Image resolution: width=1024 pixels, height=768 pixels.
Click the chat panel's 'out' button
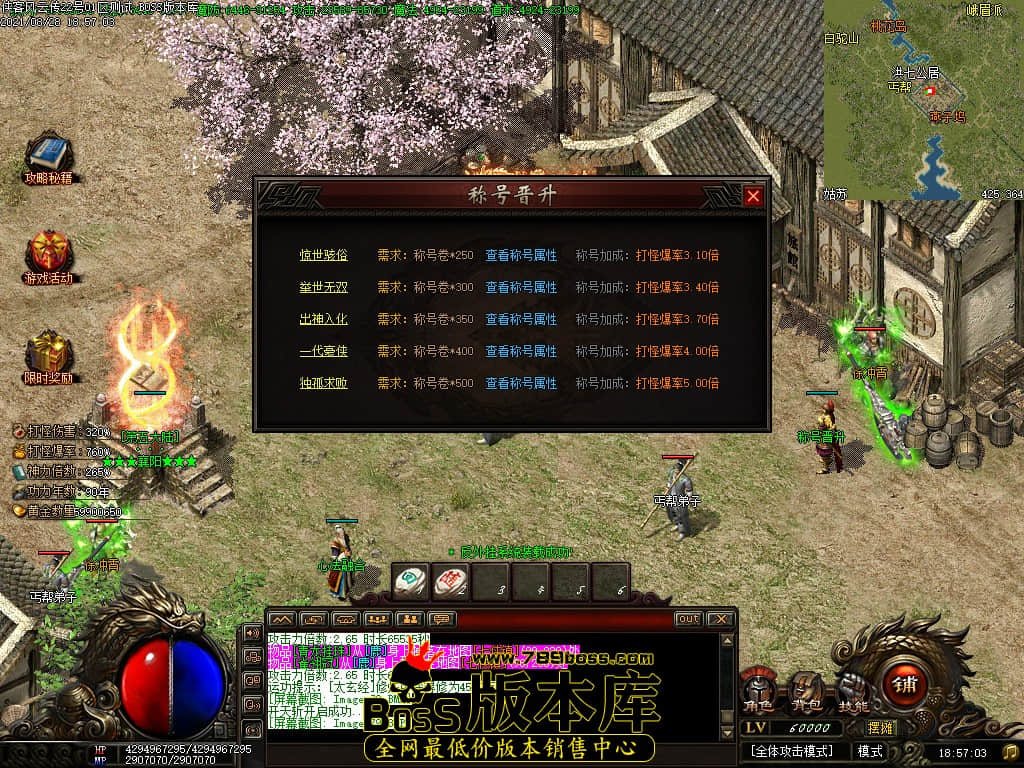[x=688, y=619]
